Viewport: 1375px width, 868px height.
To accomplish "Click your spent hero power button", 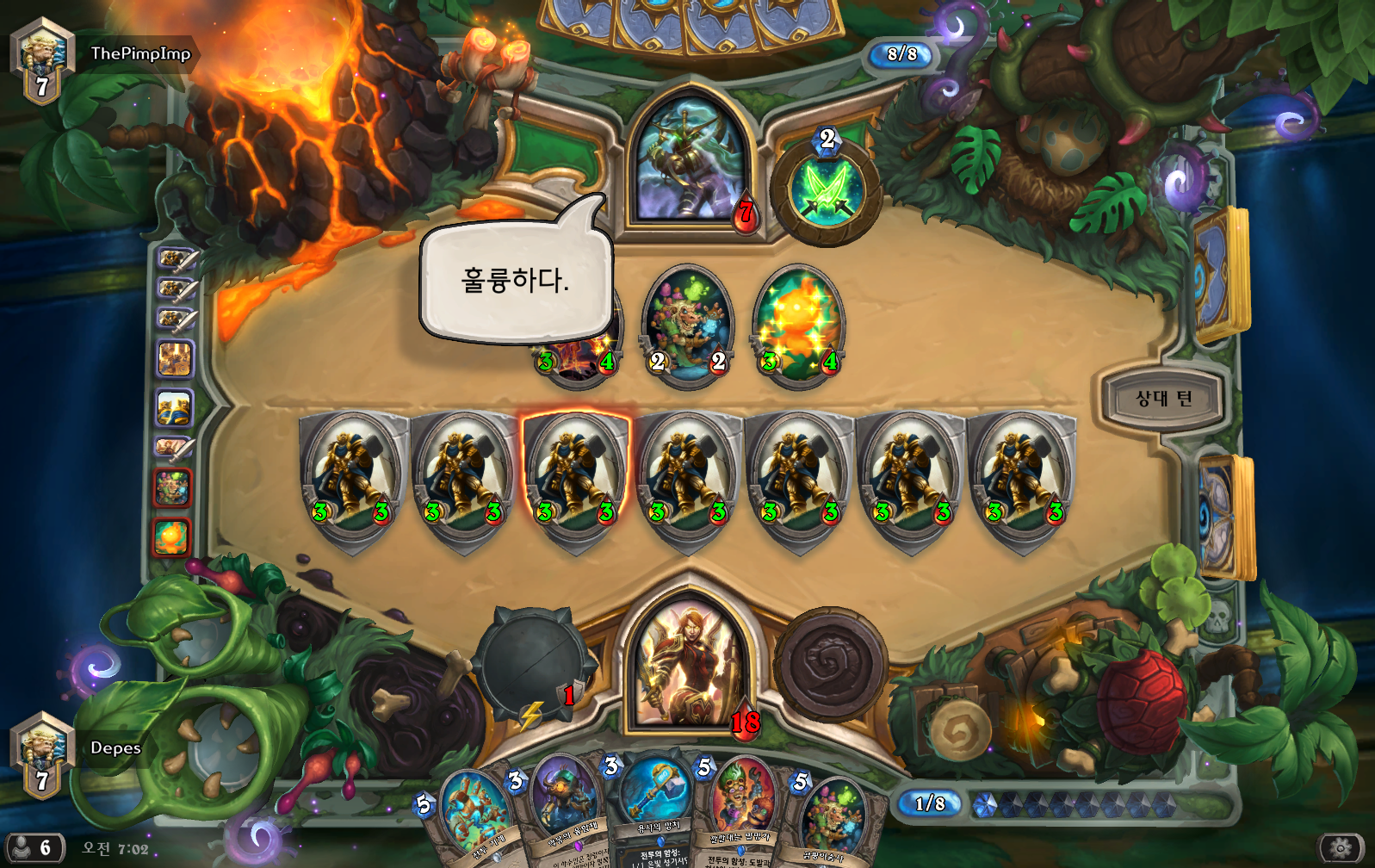I will pyautogui.click(x=830, y=664).
